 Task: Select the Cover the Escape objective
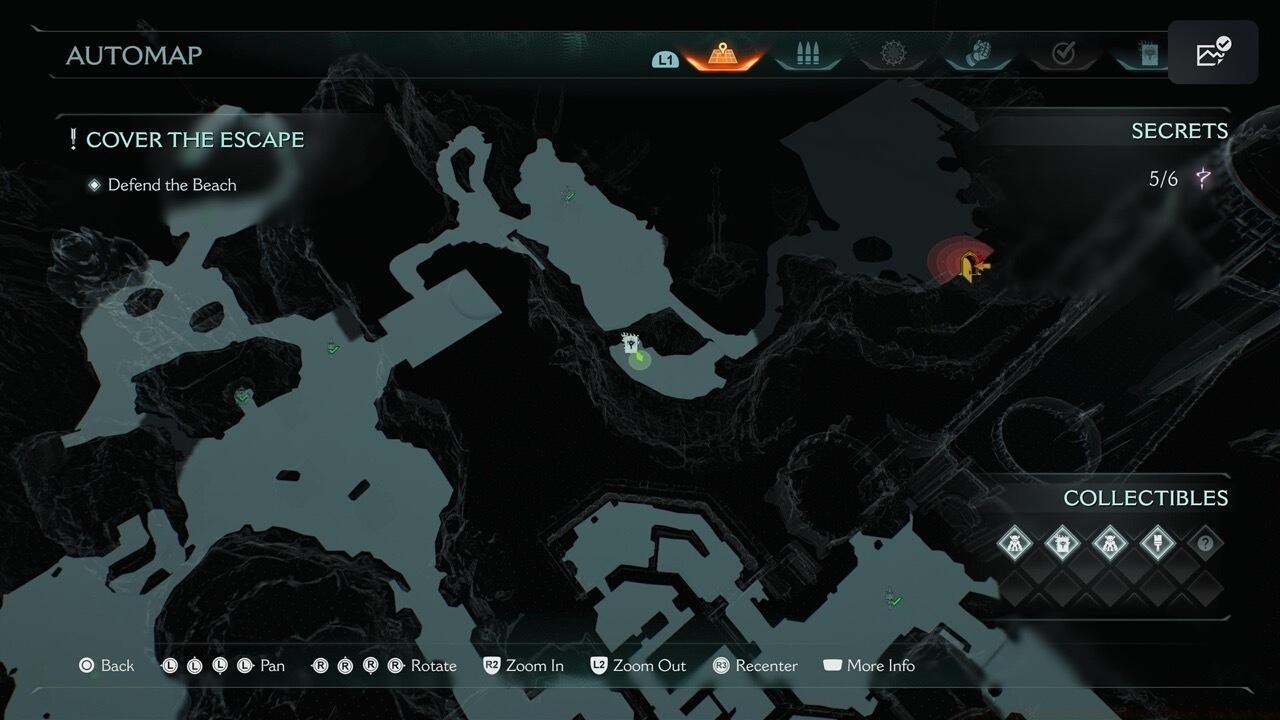click(194, 139)
